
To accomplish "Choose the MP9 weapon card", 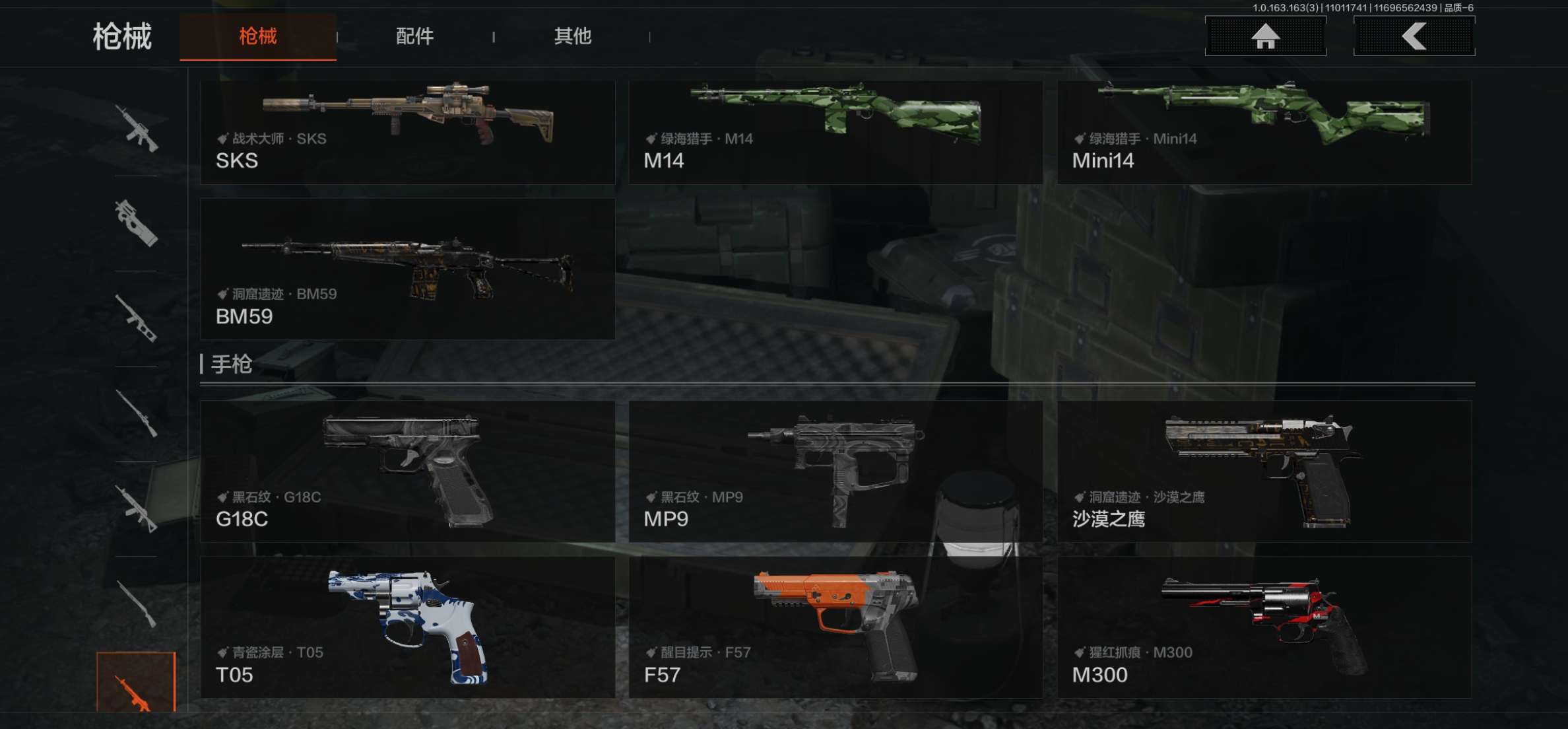I will [x=835, y=471].
